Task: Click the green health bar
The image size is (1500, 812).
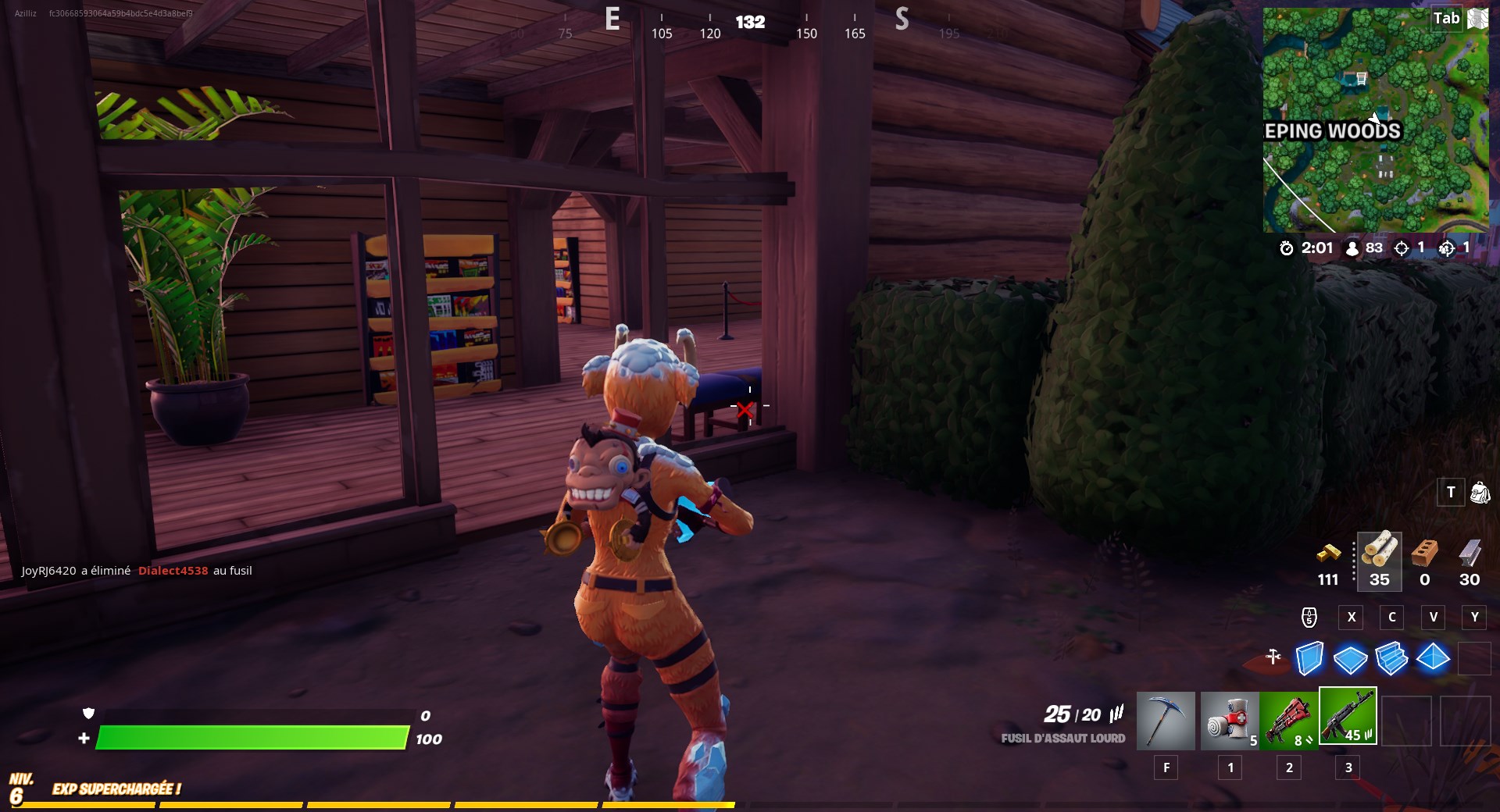Action: coord(250,737)
